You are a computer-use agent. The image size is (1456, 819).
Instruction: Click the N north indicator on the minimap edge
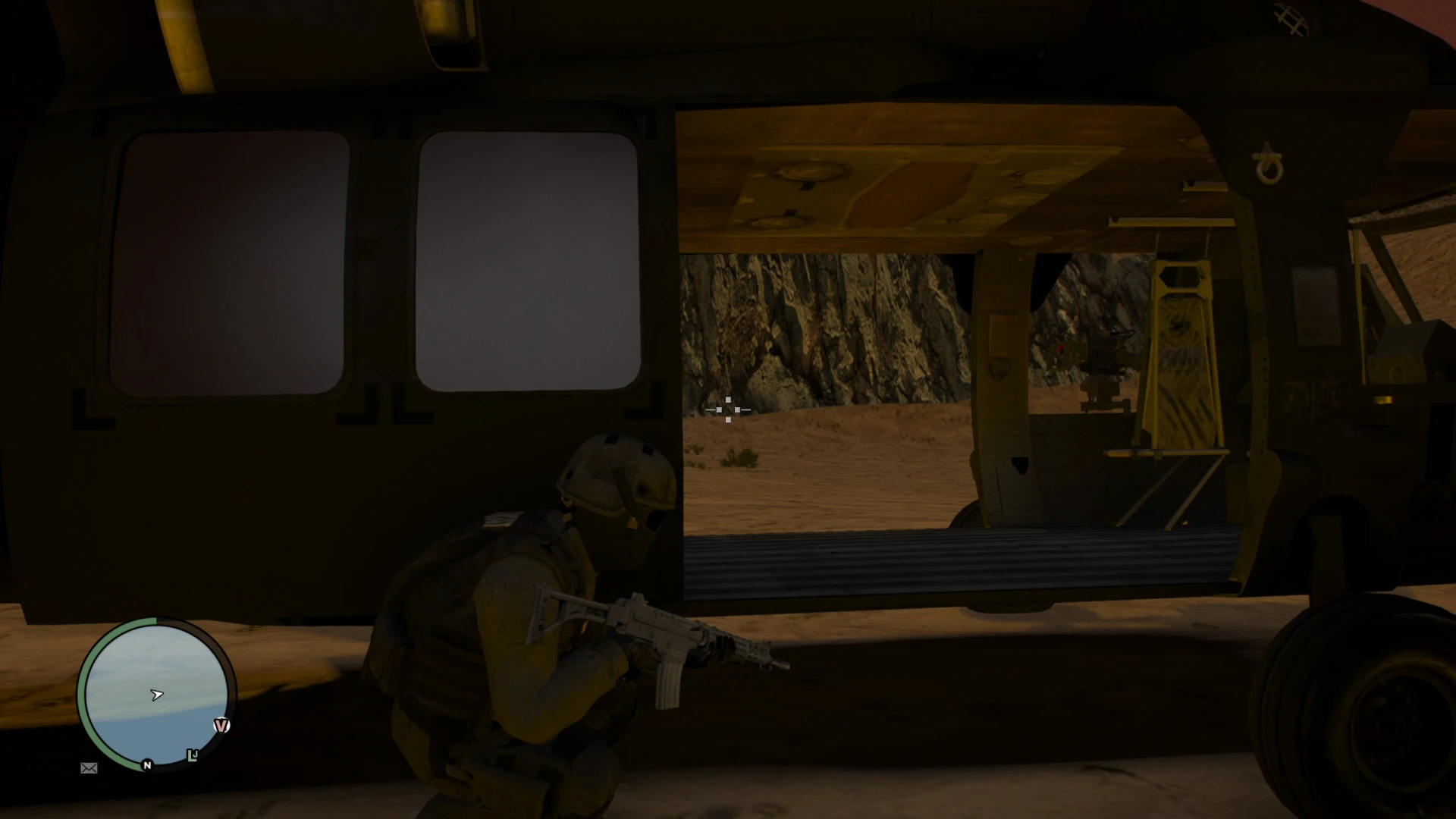click(x=146, y=766)
